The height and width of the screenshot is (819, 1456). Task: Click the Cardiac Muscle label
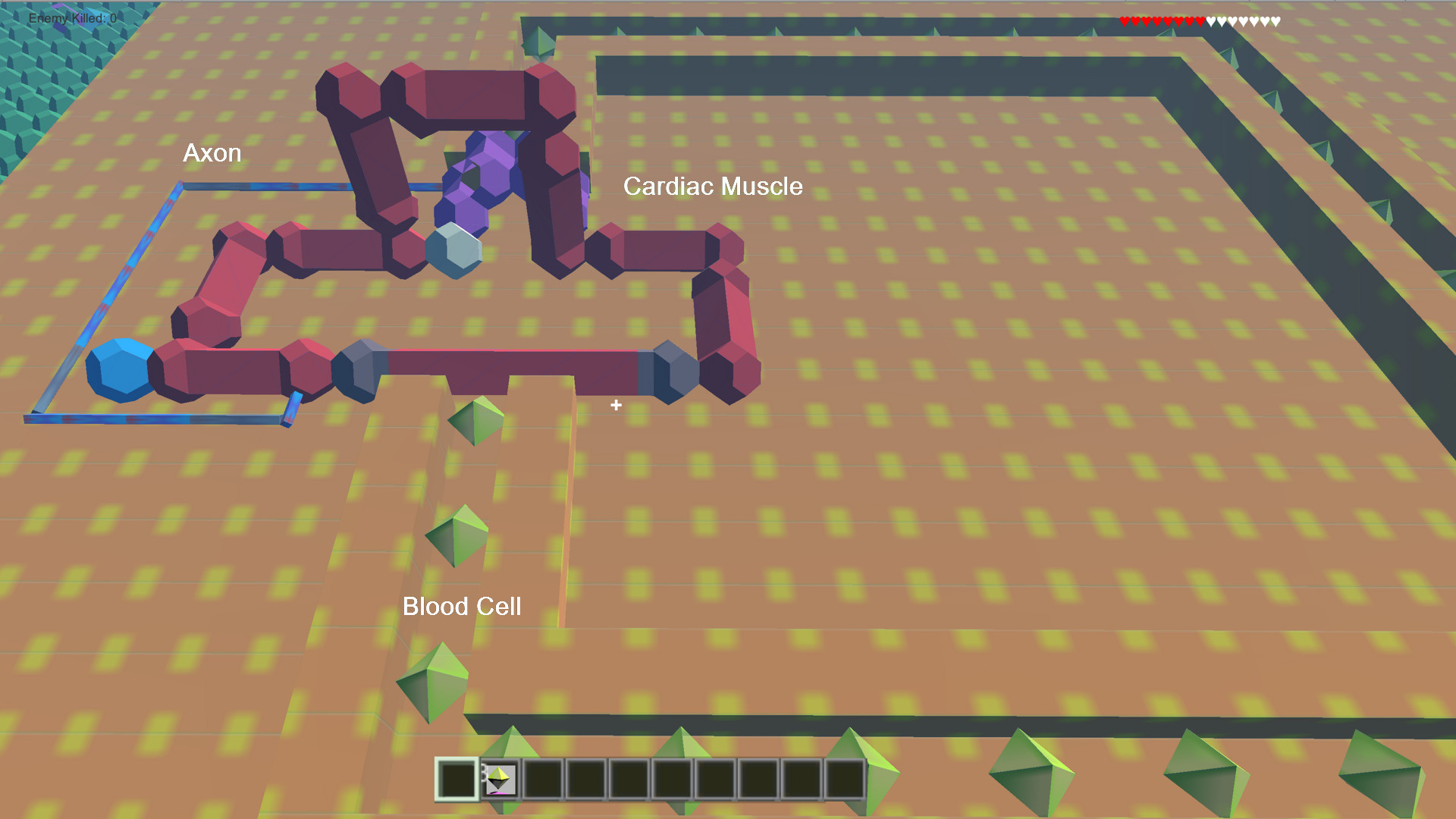(714, 187)
